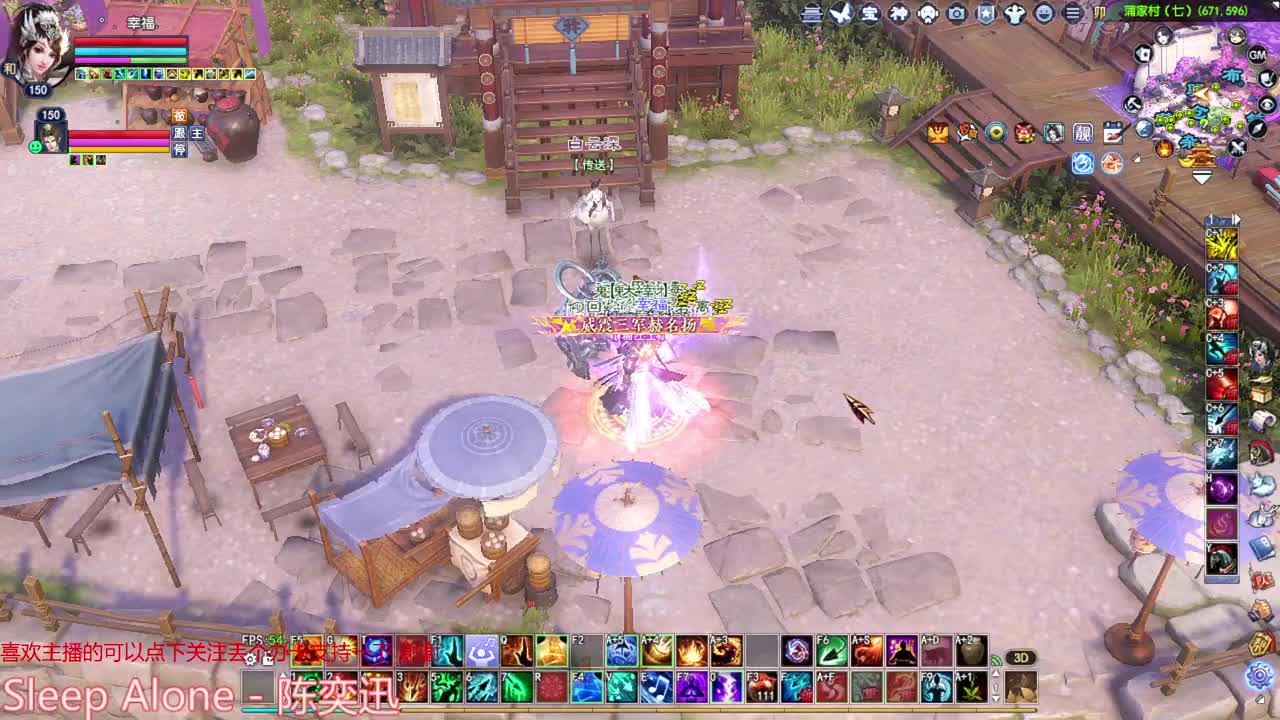
Task: Open the 宝 treasure icon in top toolbar
Action: [868, 15]
